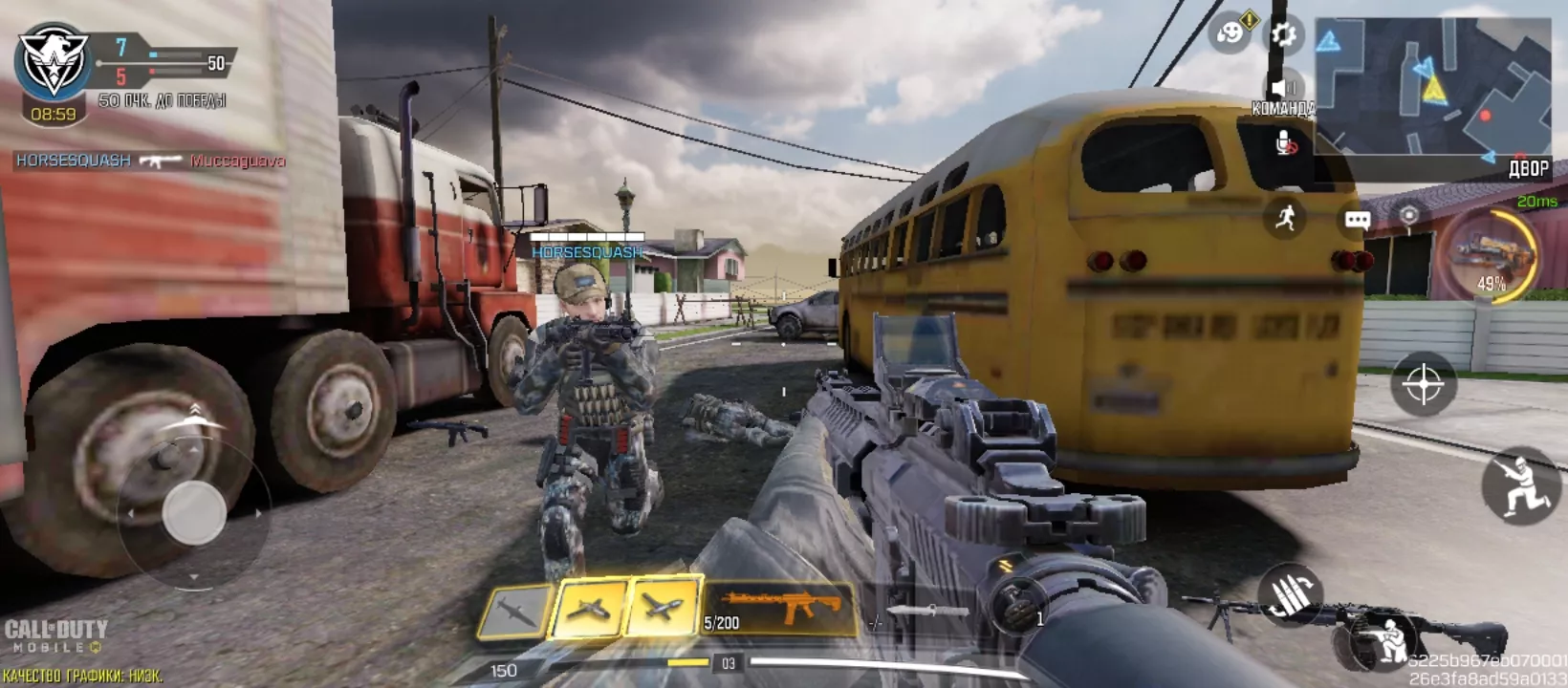This screenshot has height=688, width=1568.
Task: Tap the reload bullets button
Action: click(1291, 593)
